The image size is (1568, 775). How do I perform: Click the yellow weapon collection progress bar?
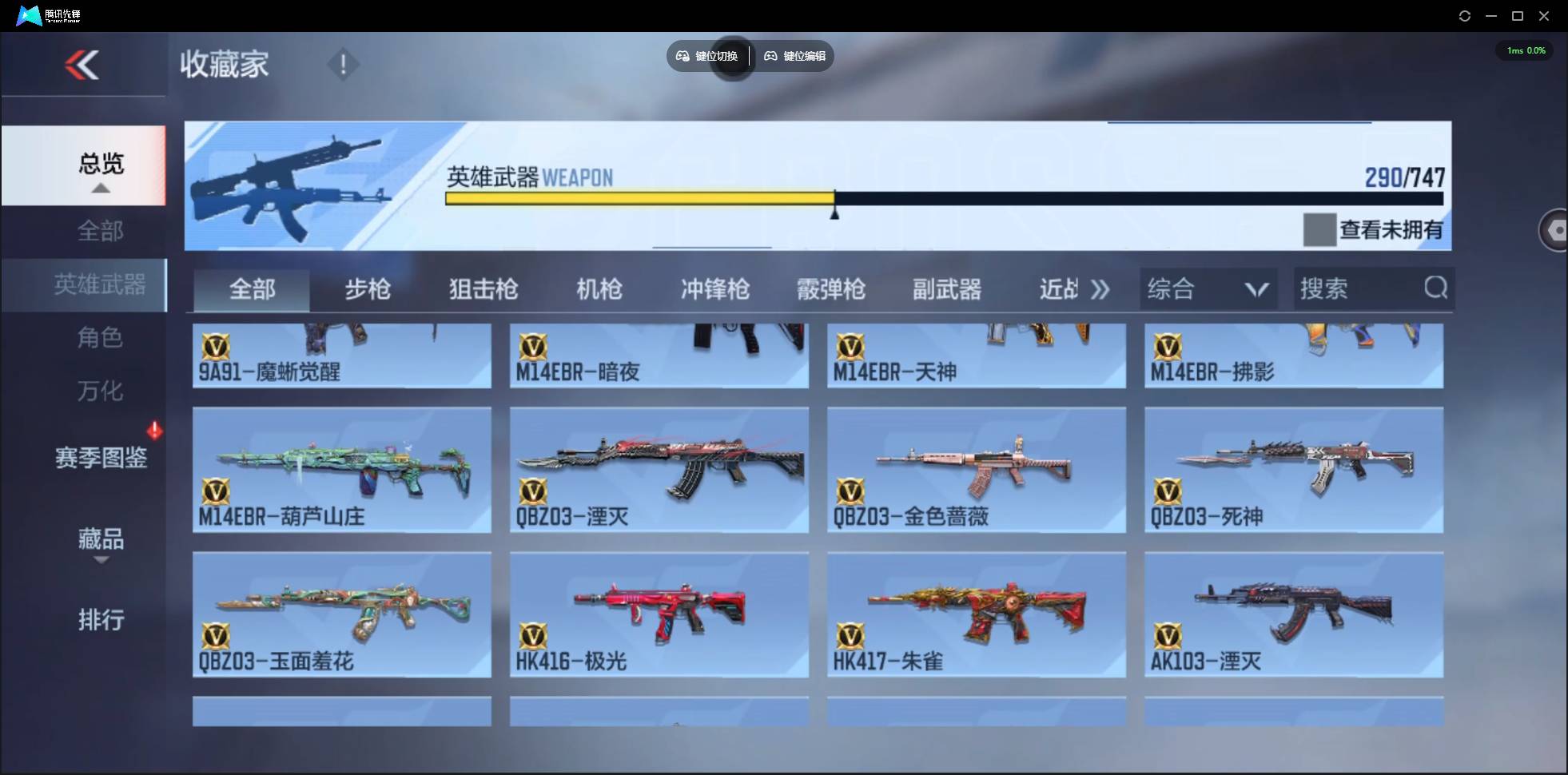point(639,198)
